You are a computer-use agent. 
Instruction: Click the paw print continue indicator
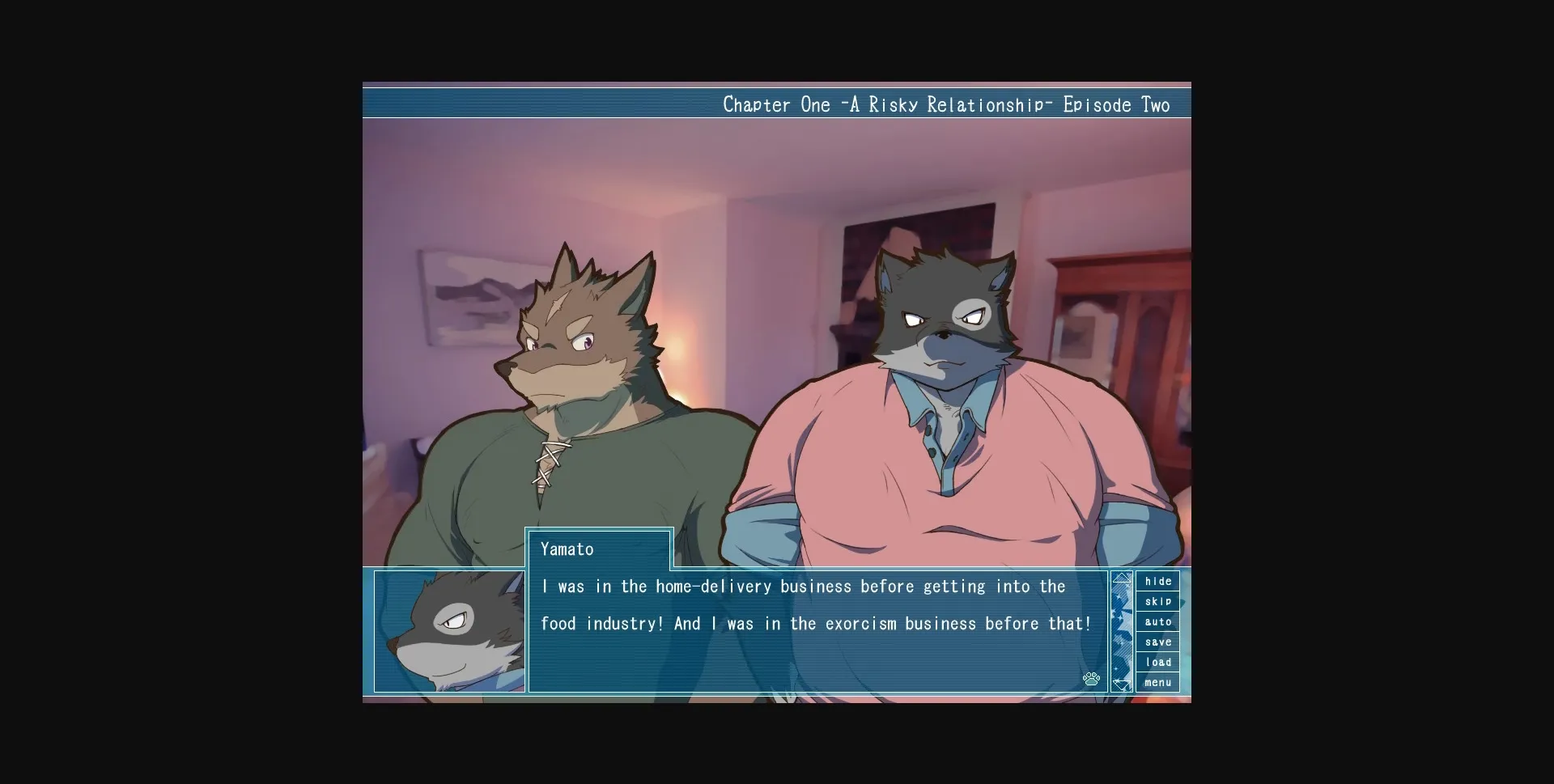[x=1093, y=680]
